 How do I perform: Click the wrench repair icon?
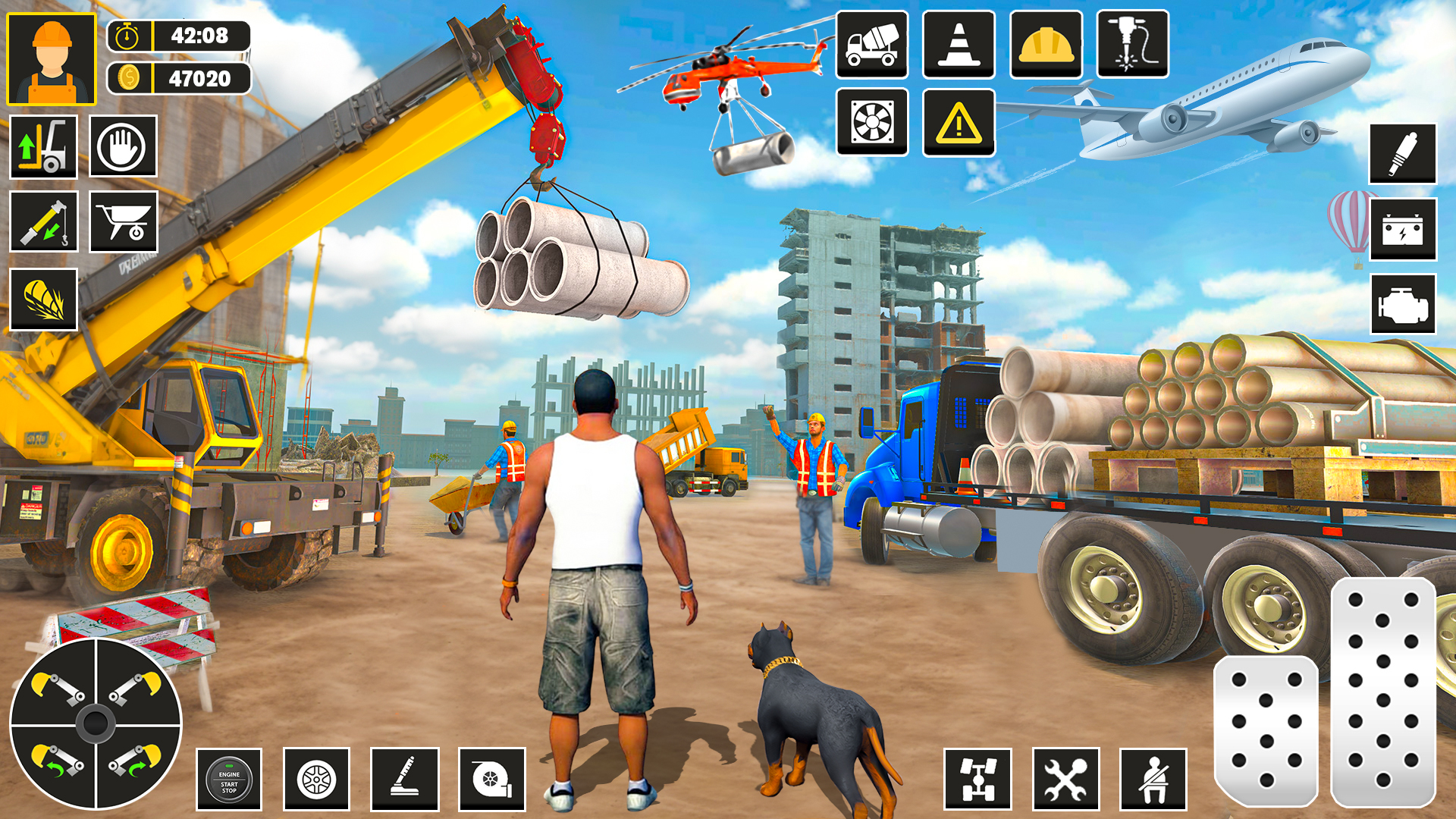click(x=1068, y=781)
